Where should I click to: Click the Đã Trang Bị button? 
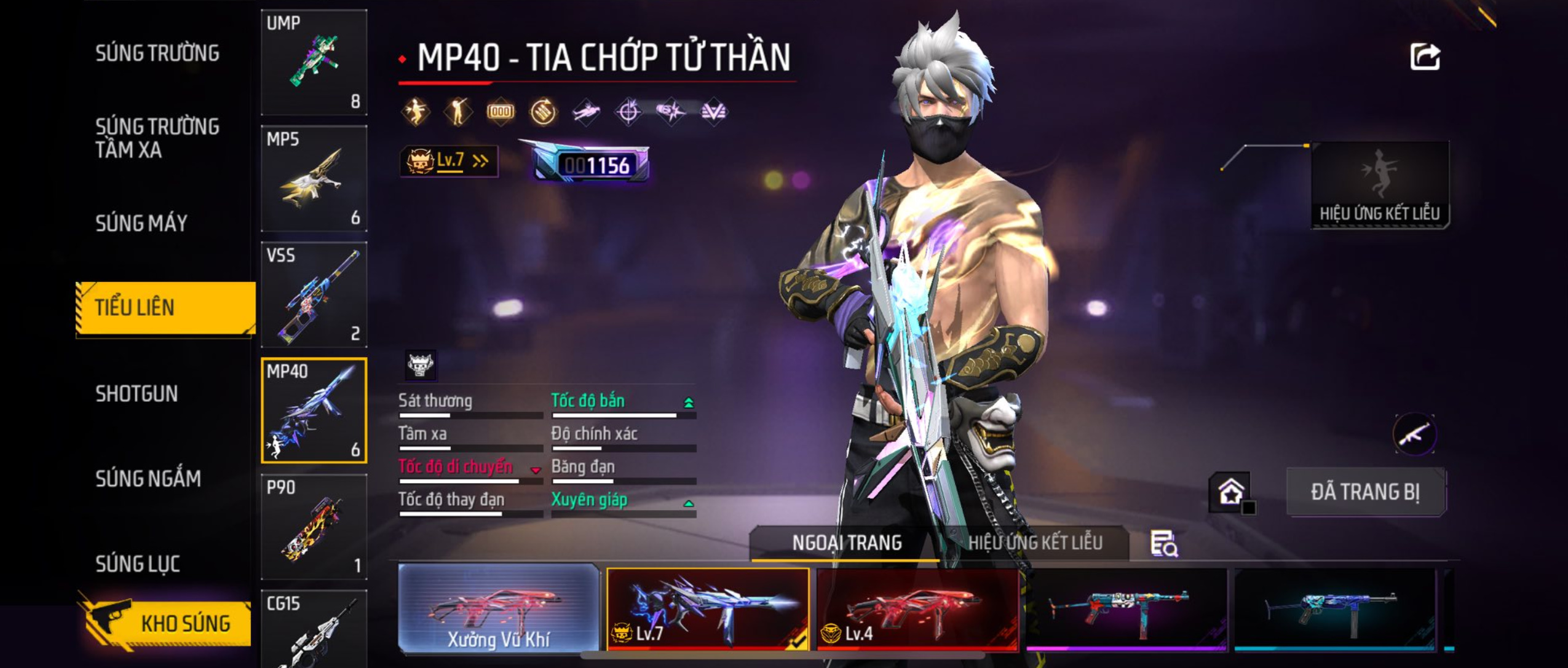tap(1365, 492)
